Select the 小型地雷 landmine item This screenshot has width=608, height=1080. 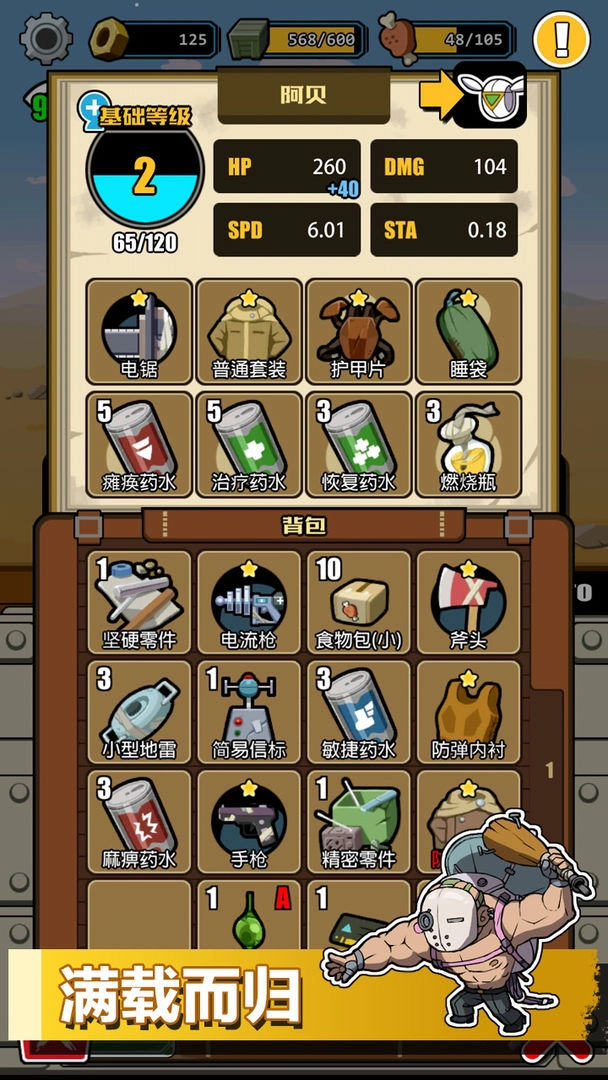pos(139,712)
